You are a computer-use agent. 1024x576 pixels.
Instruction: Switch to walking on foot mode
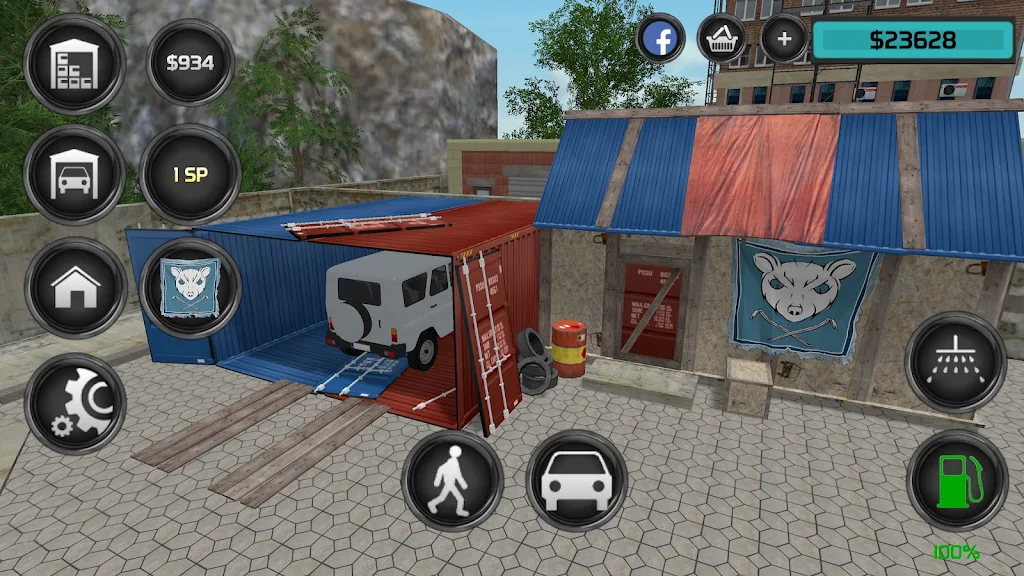[x=452, y=480]
